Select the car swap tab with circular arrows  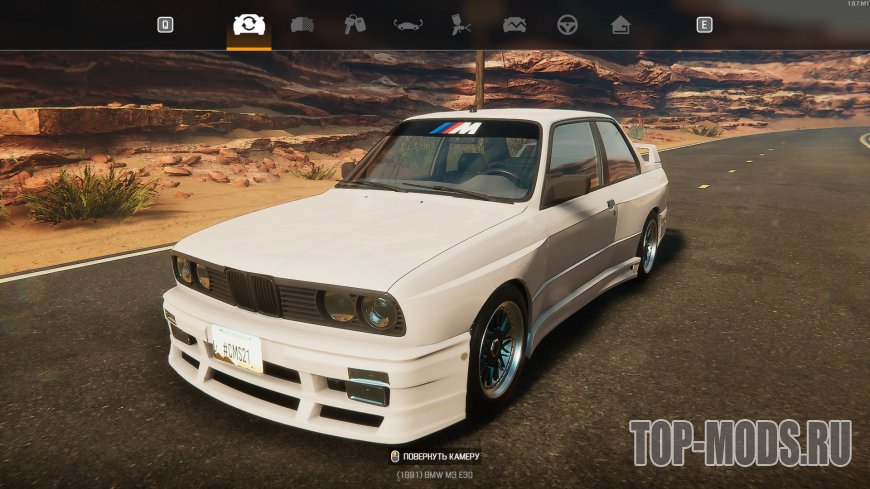point(248,25)
